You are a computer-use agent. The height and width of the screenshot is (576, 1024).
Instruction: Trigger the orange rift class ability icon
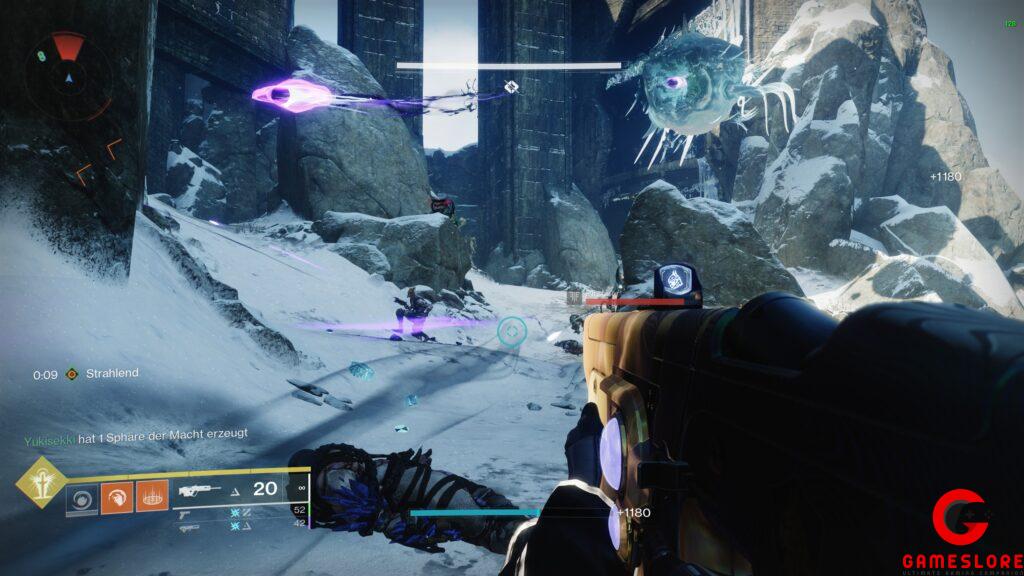click(x=151, y=497)
